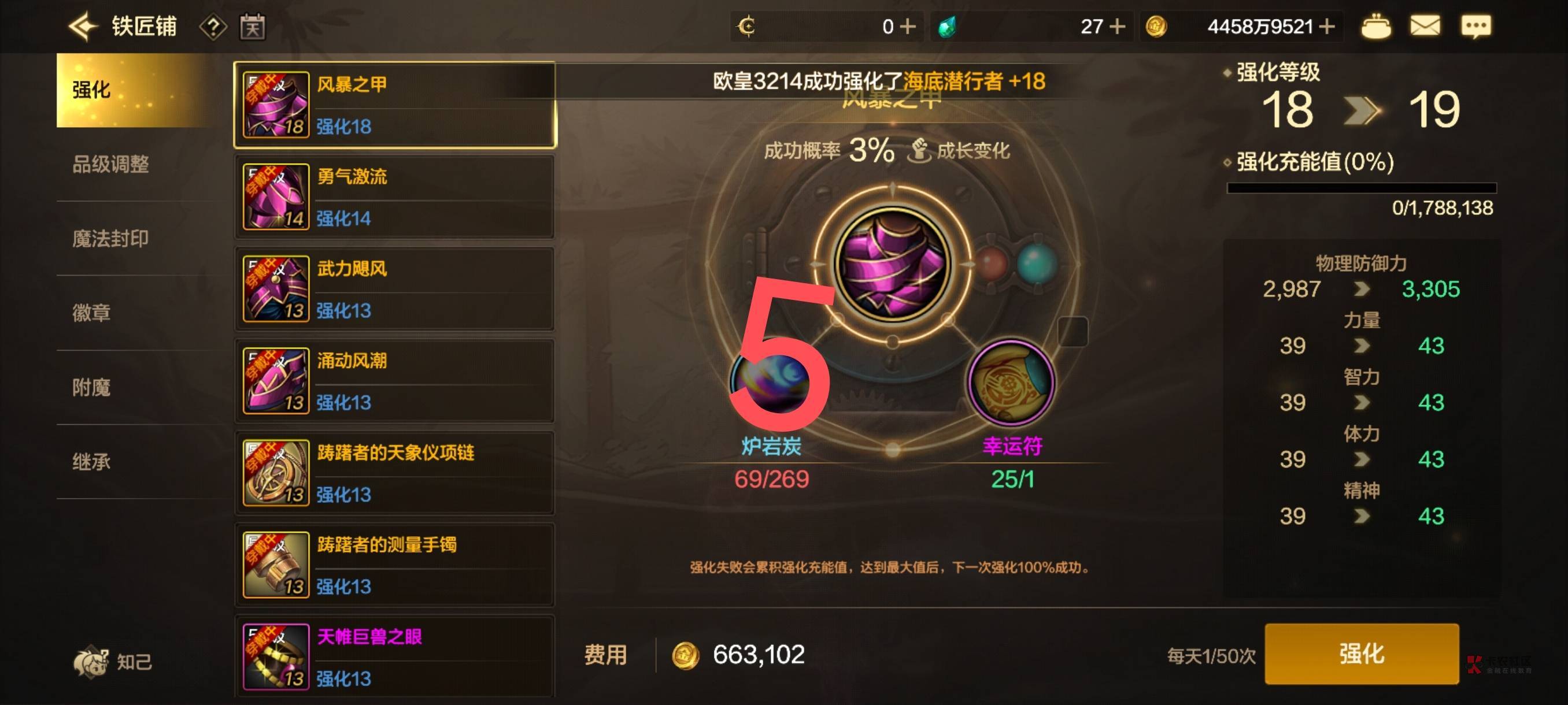Image resolution: width=1568 pixels, height=705 pixels.
Task: Open the chat messages icon
Action: point(1476,25)
